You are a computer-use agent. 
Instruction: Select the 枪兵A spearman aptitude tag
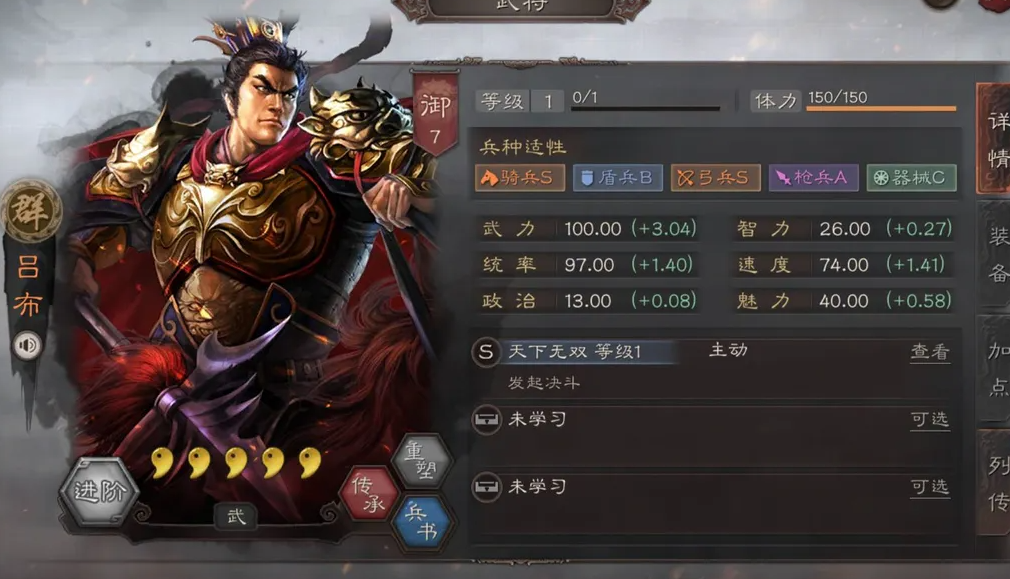(x=813, y=178)
